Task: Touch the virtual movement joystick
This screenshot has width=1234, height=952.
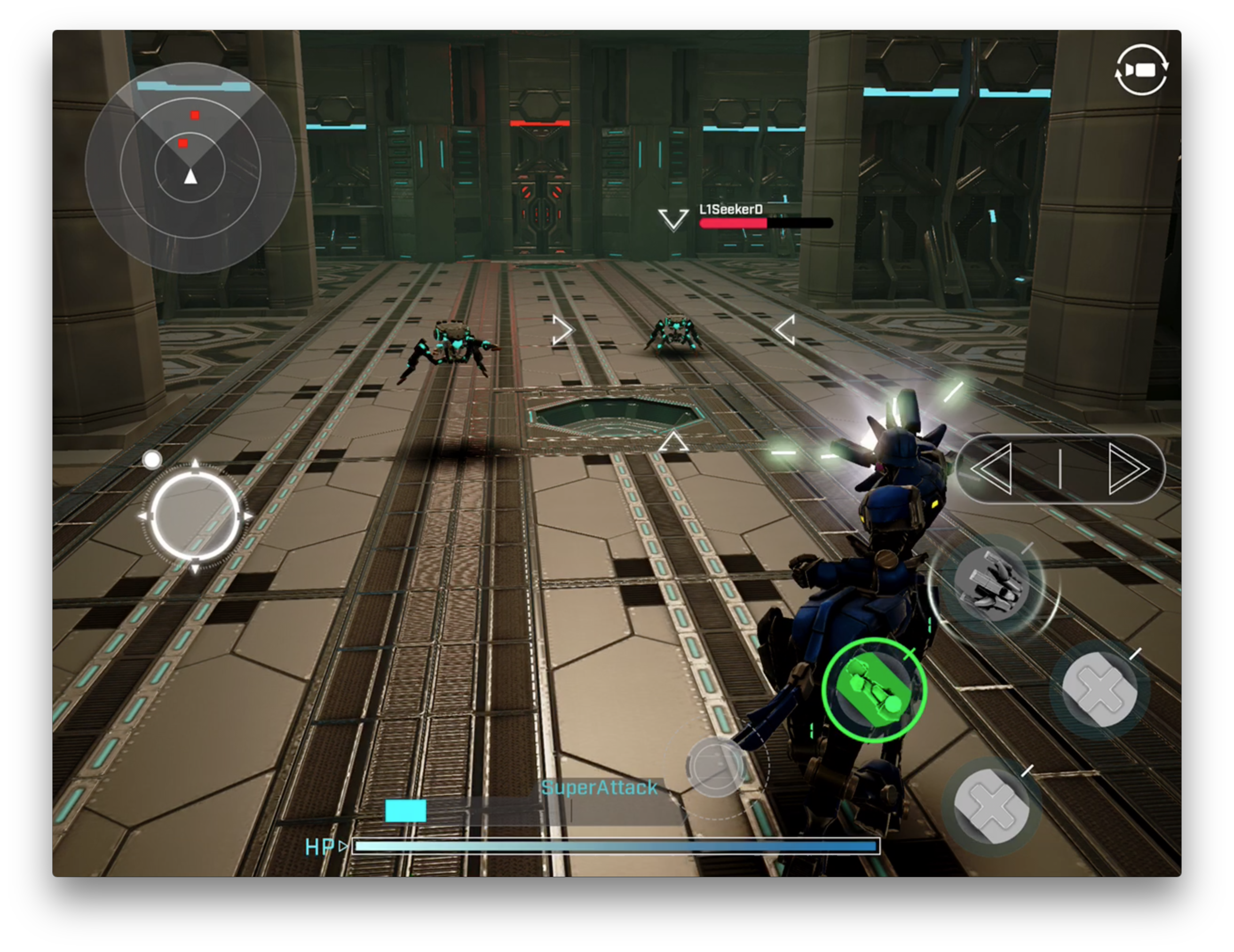Action: (195, 516)
